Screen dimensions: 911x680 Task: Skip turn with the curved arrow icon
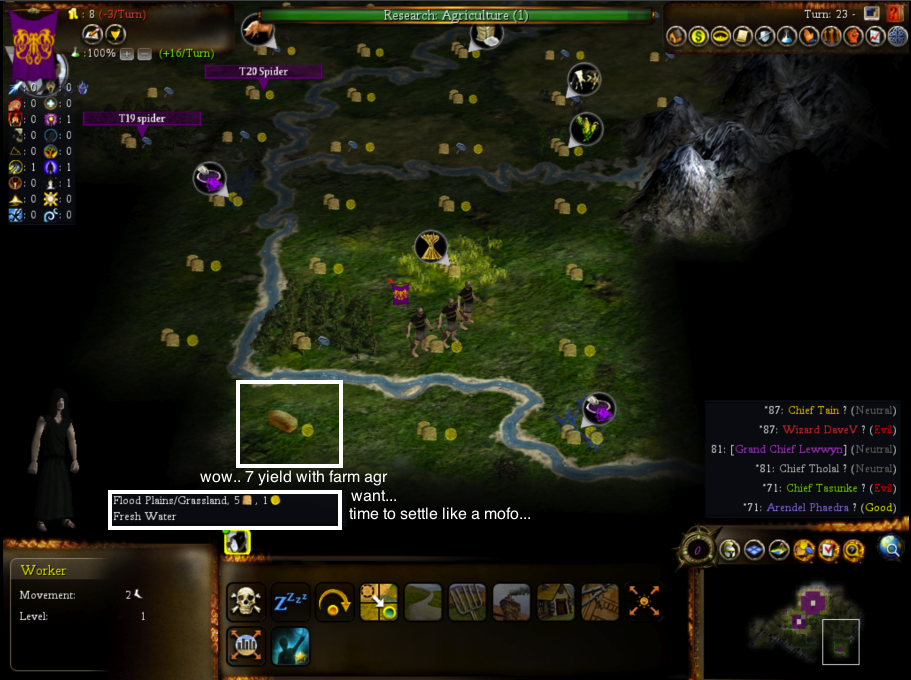334,602
